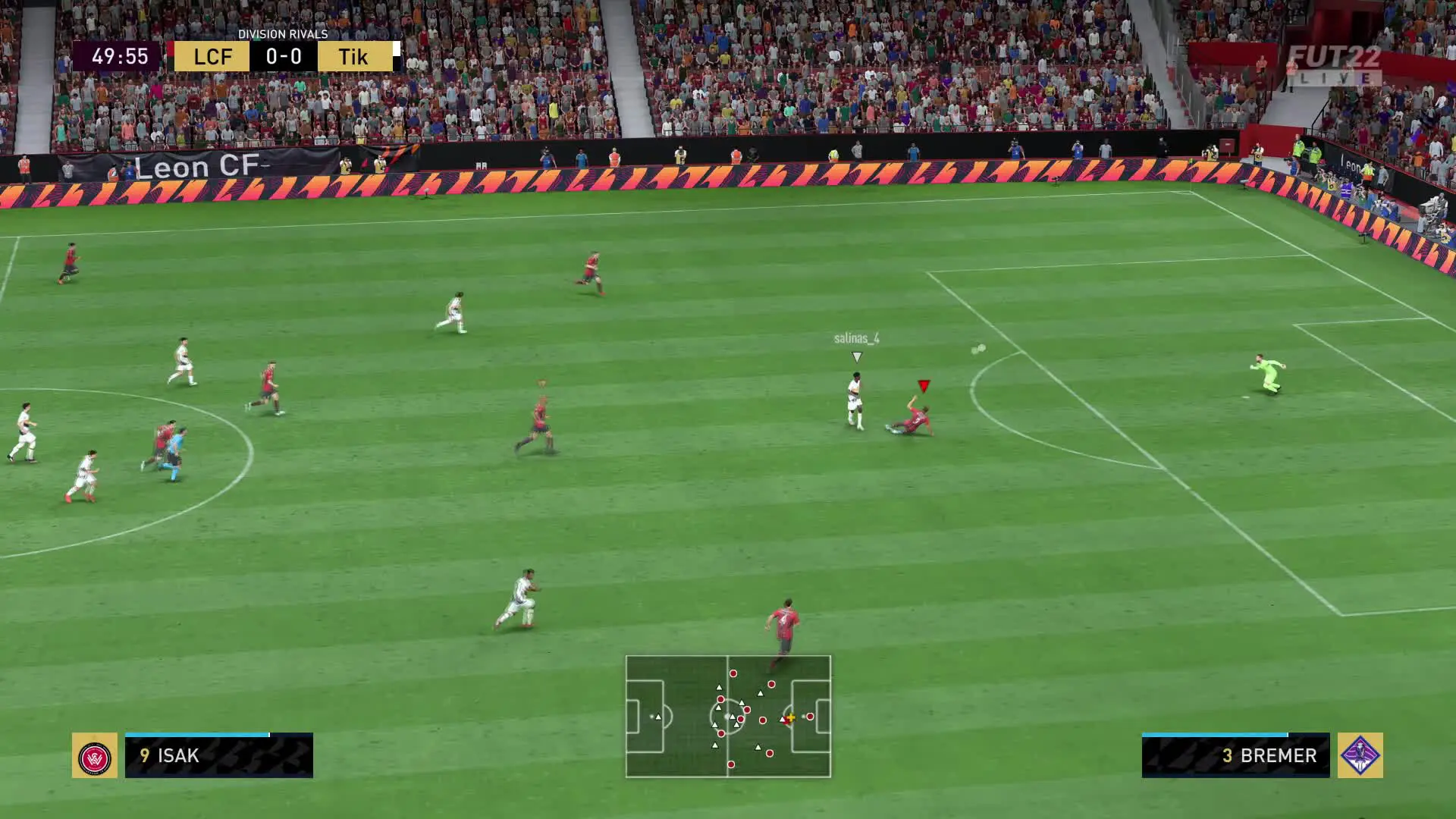Click the purple club crest beside Bremer
Screen dimensions: 1456x819
tap(1360, 756)
